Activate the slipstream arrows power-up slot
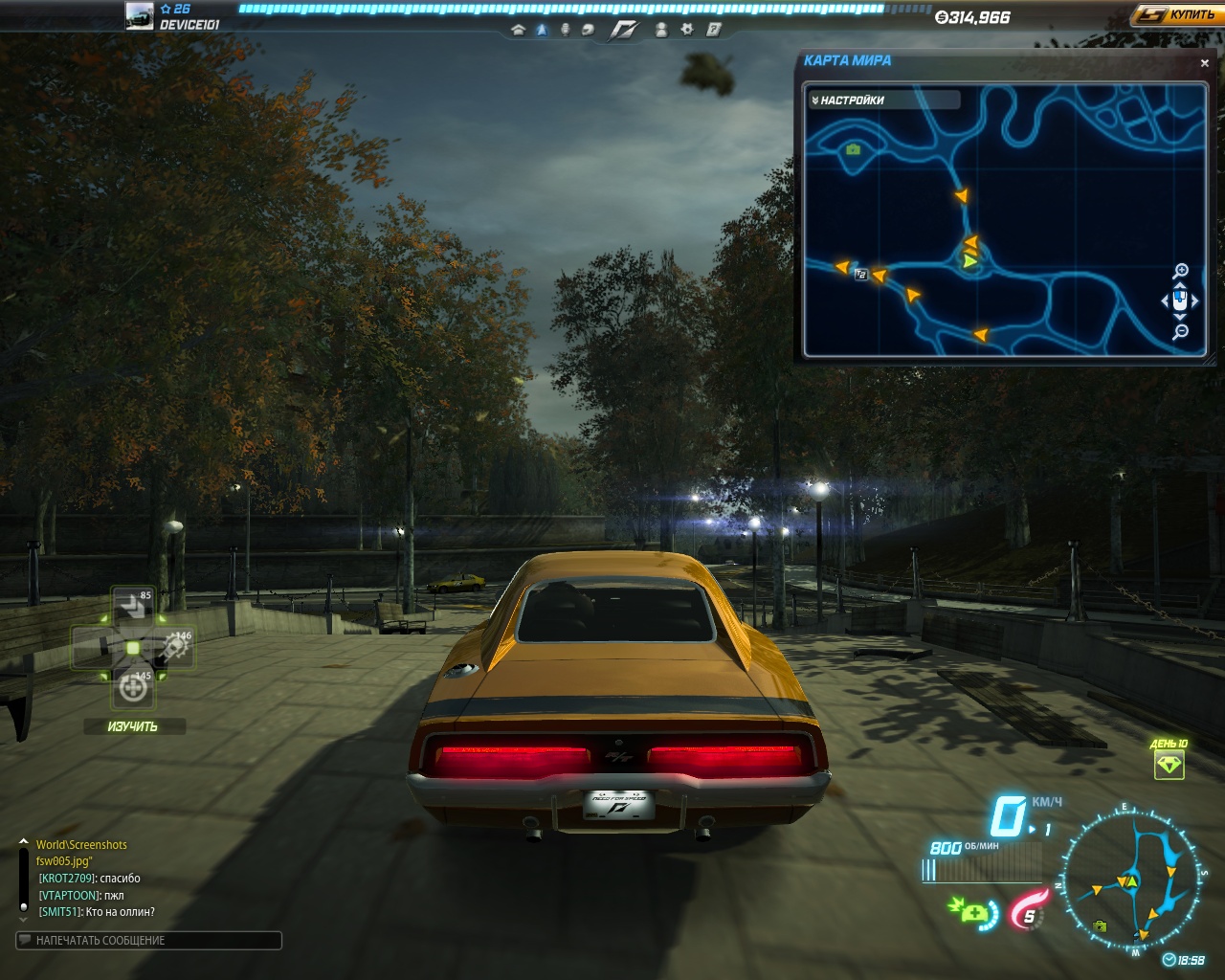The image size is (1225, 980). 132,605
